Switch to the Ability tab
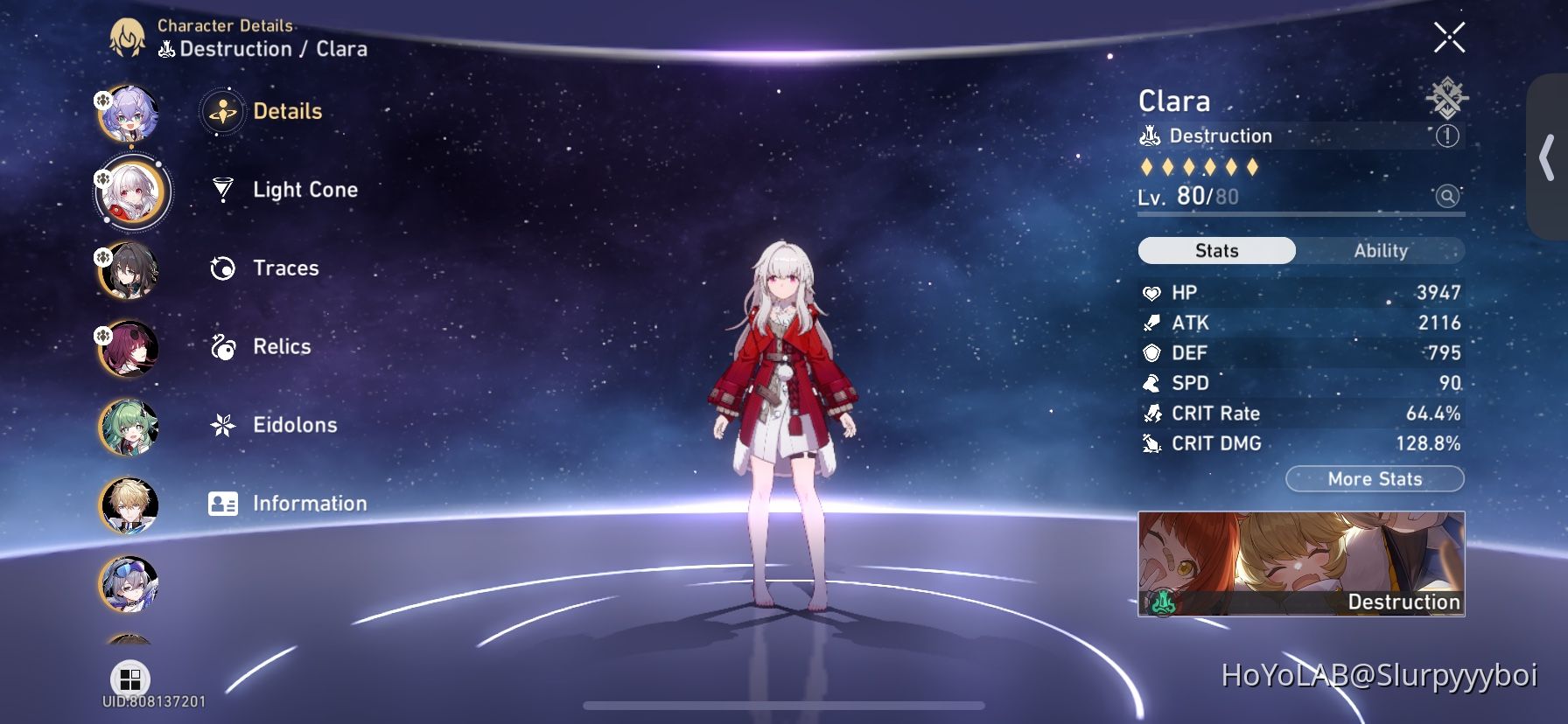This screenshot has width=1568, height=724. [x=1381, y=251]
